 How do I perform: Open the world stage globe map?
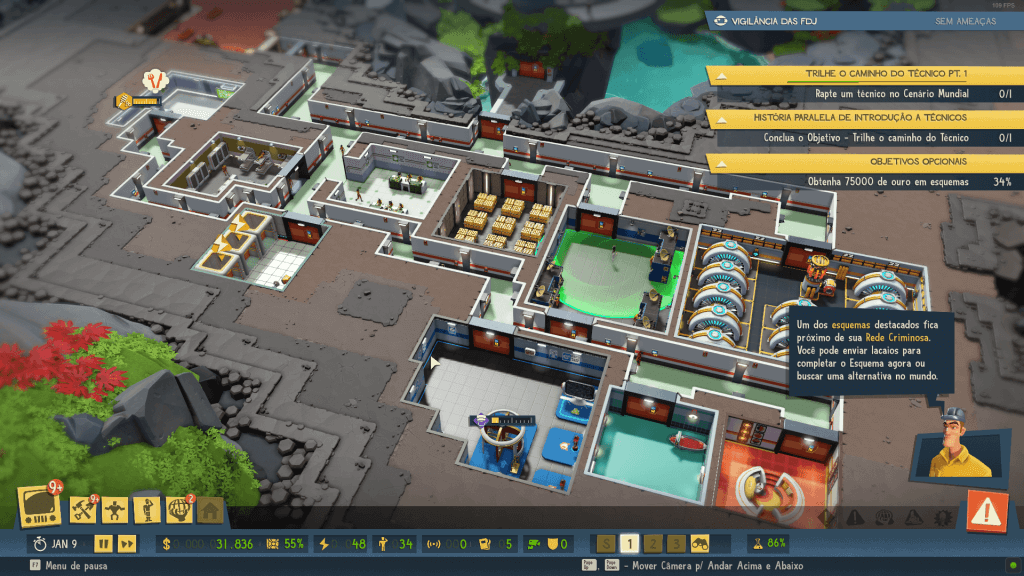point(180,510)
